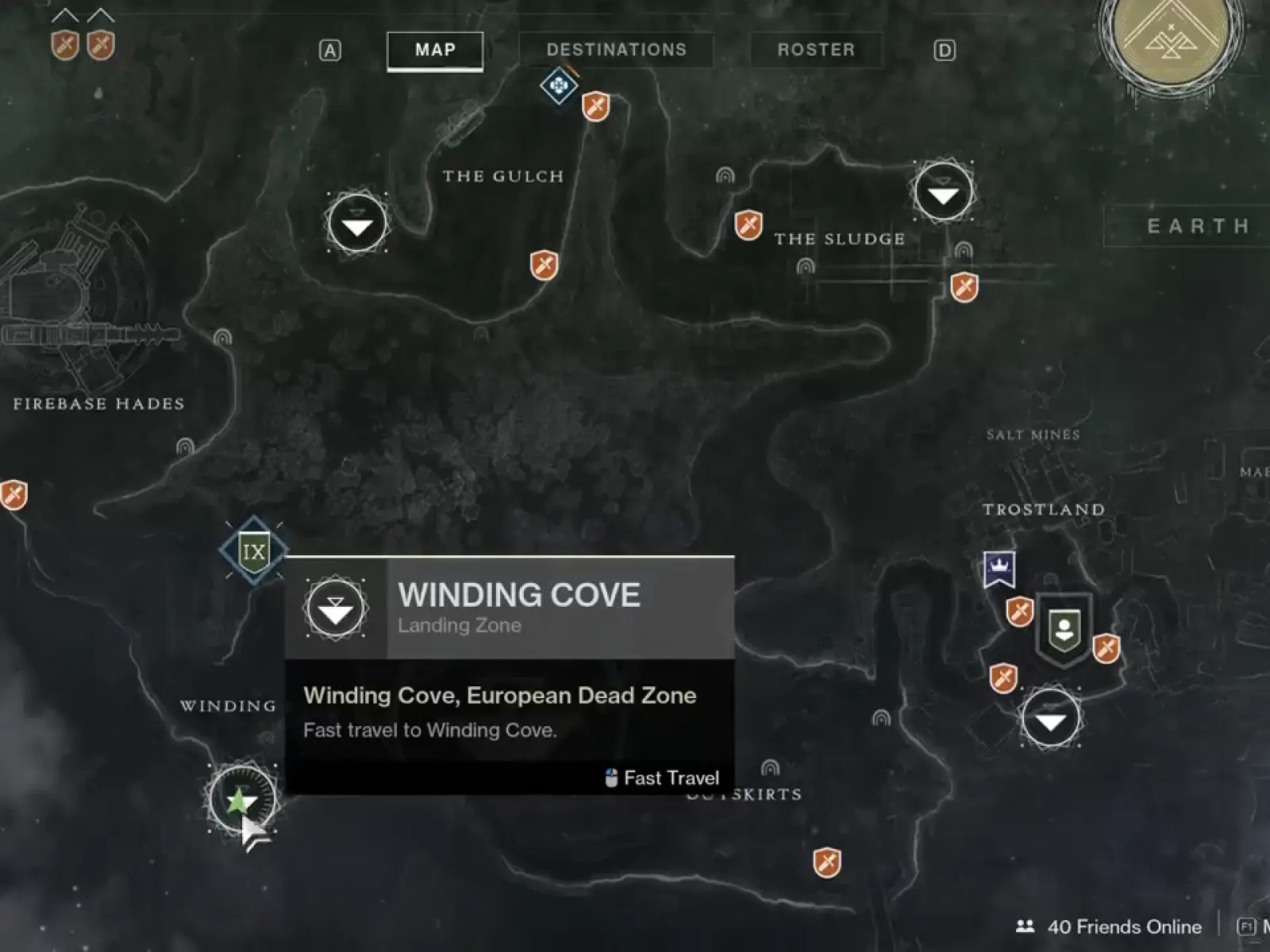Switch to the DESTINATIONS tab

coord(618,50)
